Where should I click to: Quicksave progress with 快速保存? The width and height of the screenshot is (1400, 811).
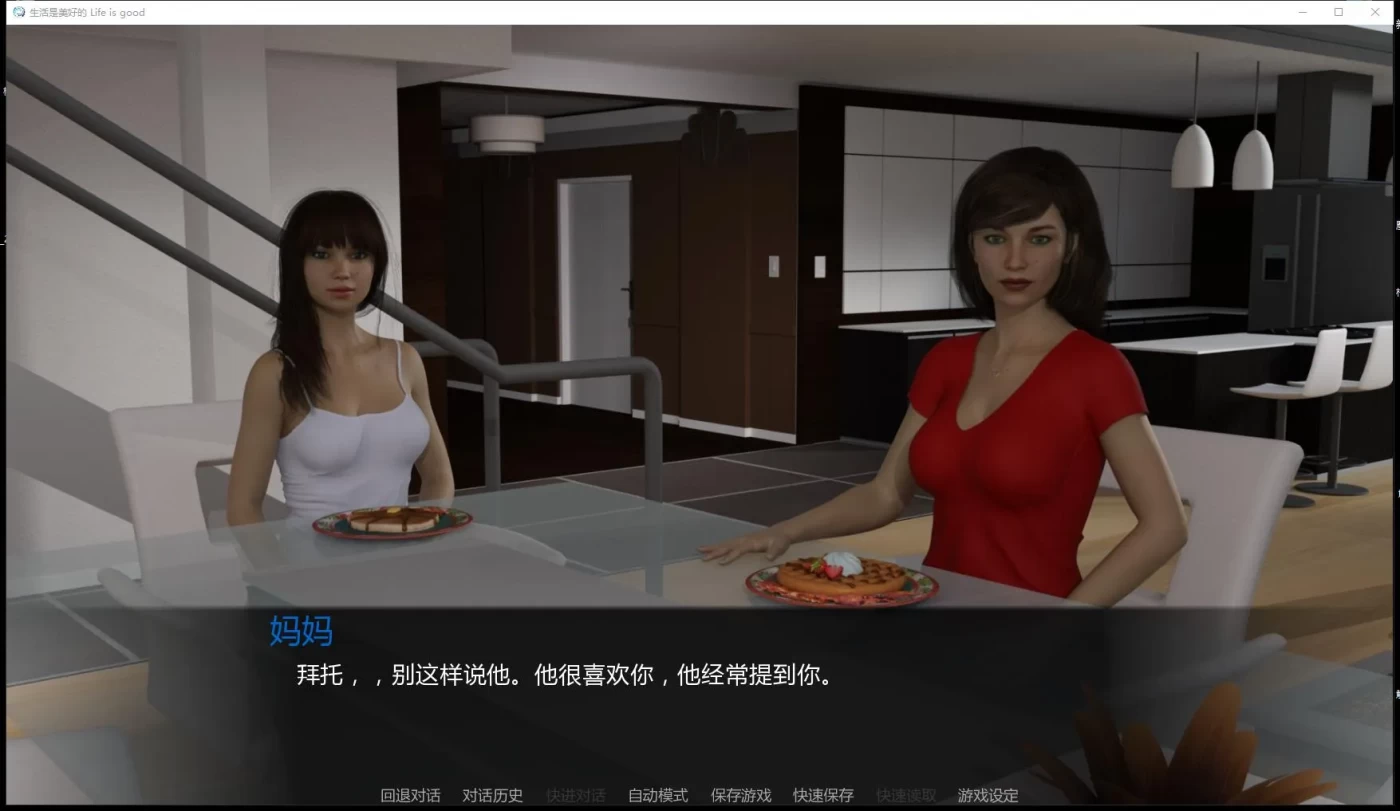pos(822,795)
